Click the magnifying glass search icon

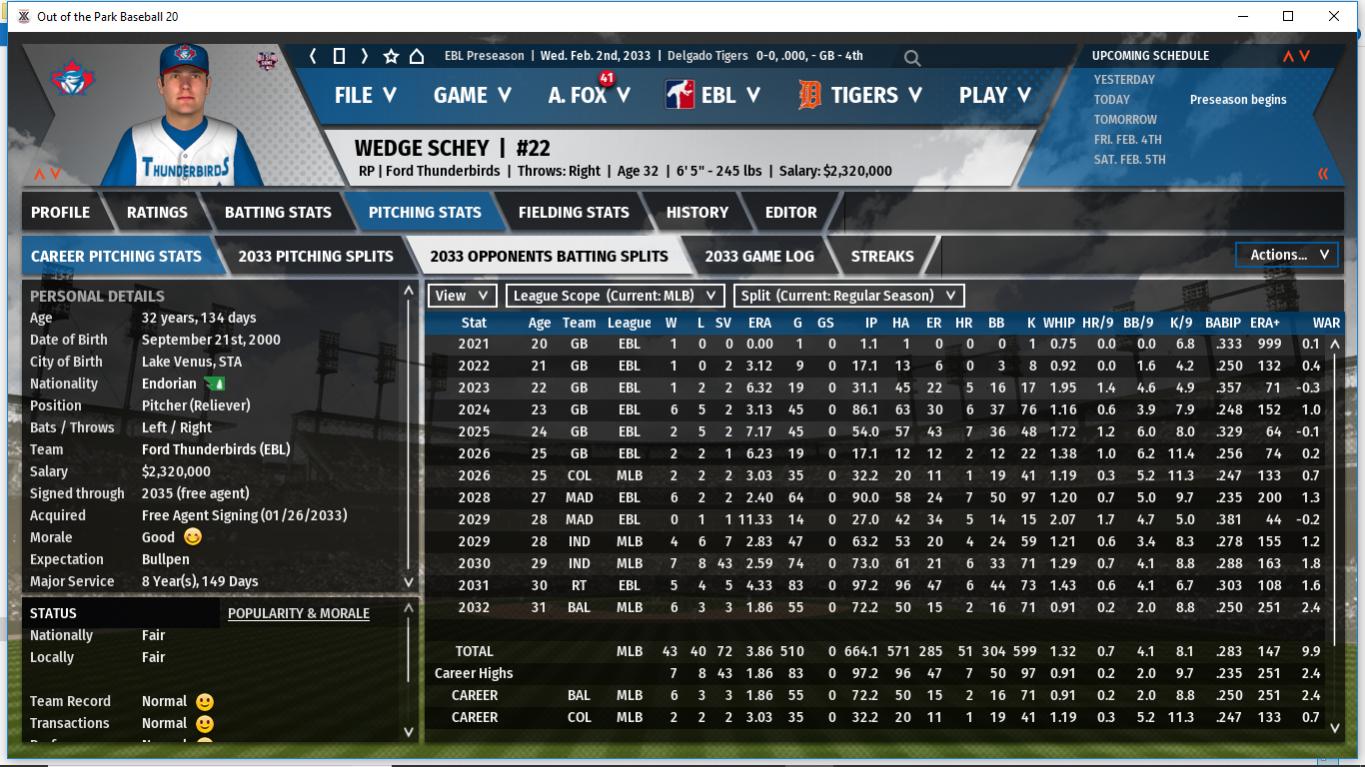(x=912, y=58)
